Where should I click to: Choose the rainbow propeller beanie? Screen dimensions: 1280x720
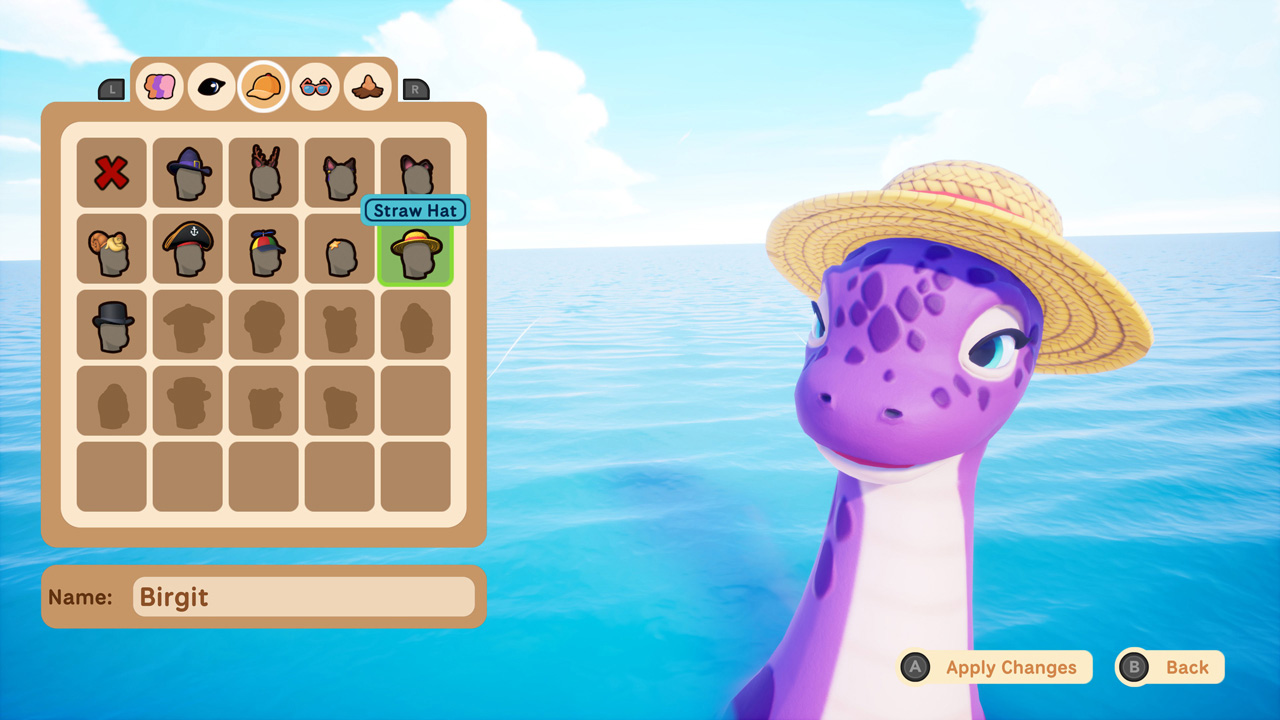point(263,248)
